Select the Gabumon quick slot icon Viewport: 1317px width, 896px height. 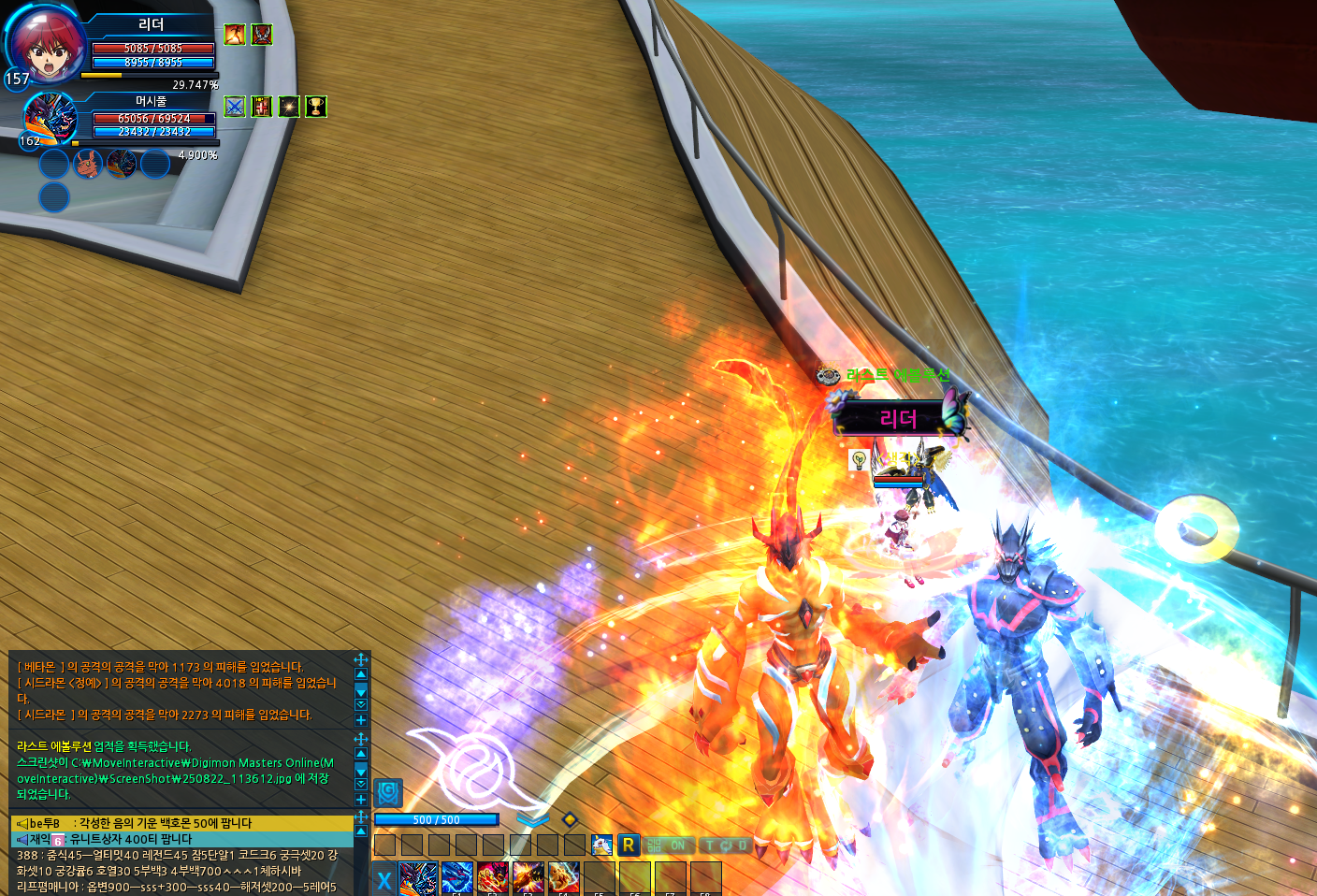(x=601, y=845)
